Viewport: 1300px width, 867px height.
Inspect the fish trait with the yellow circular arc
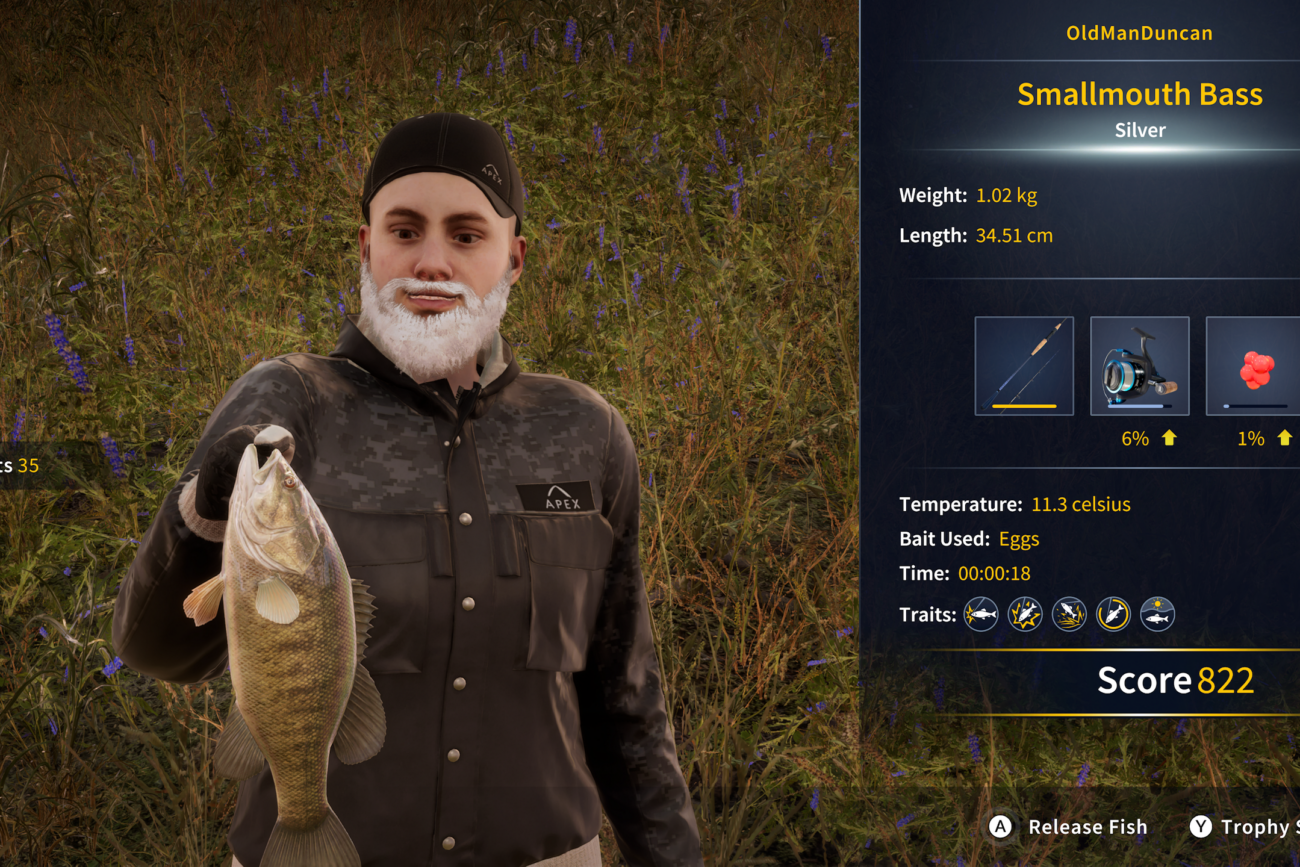(x=1113, y=614)
